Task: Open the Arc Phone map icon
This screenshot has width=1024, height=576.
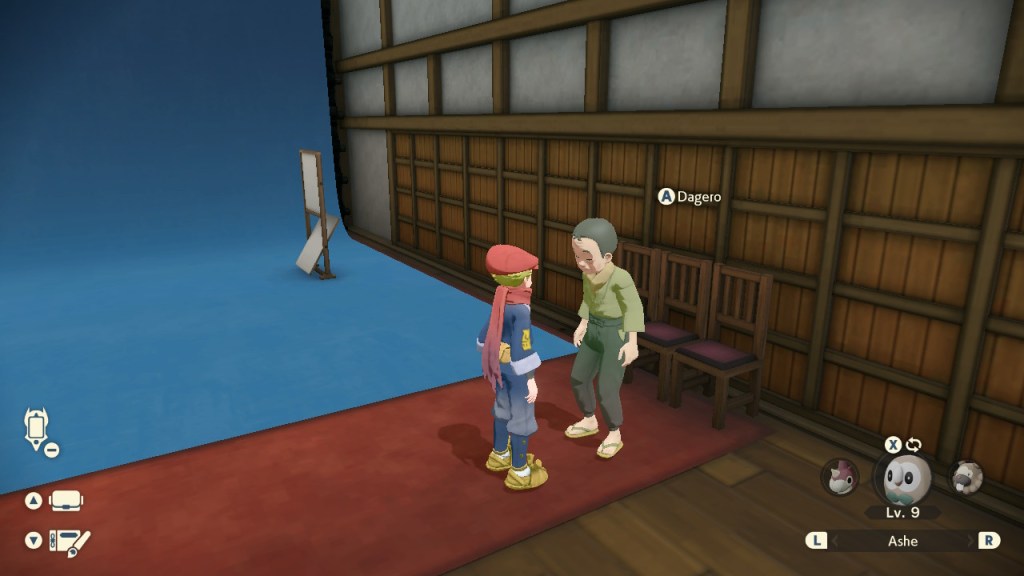Action: tap(37, 427)
